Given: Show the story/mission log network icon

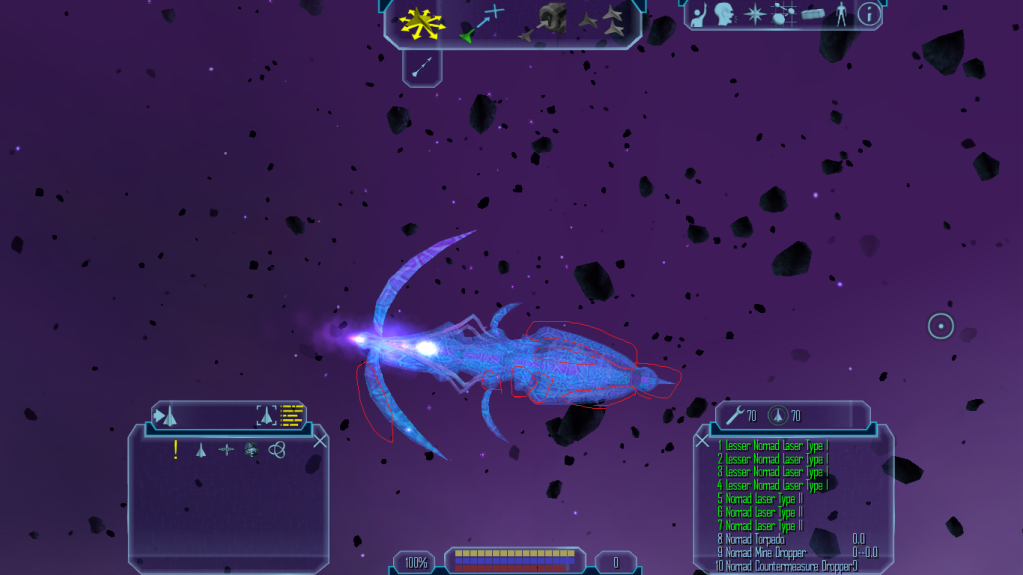Looking at the screenshot, I should pyautogui.click(x=784, y=15).
